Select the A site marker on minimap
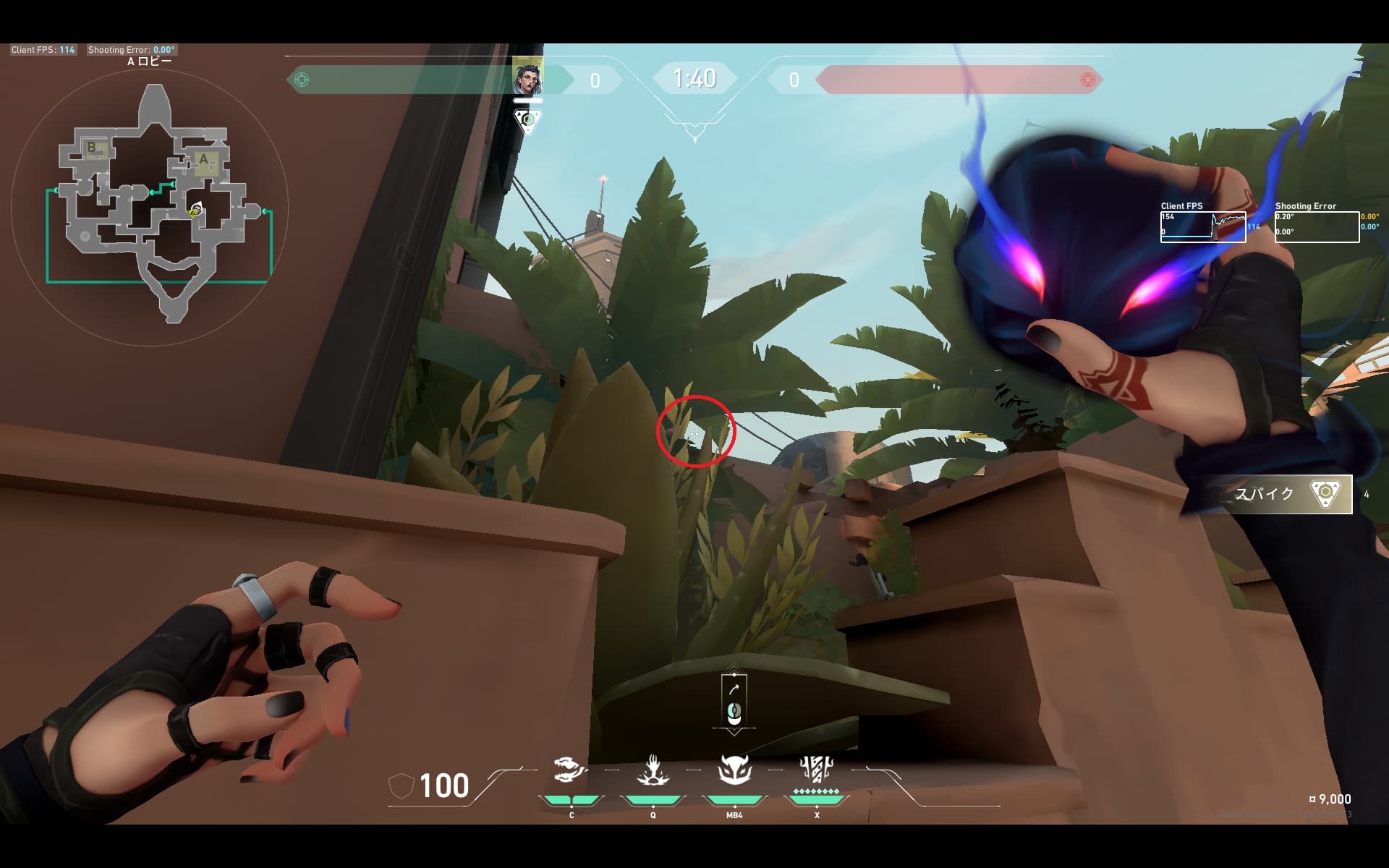This screenshot has width=1389, height=868. [203, 160]
